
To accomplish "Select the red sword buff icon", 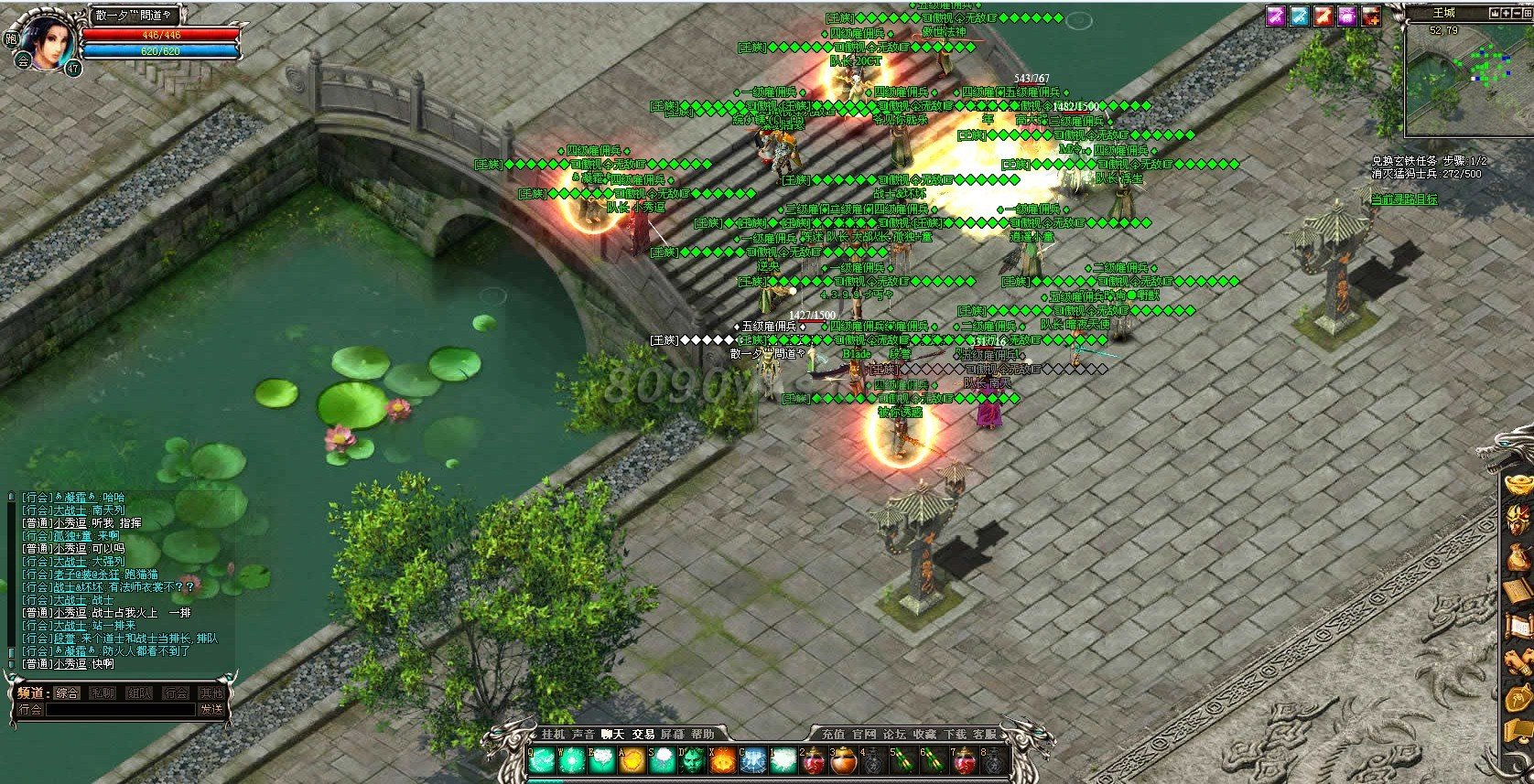I will pyautogui.click(x=1323, y=16).
